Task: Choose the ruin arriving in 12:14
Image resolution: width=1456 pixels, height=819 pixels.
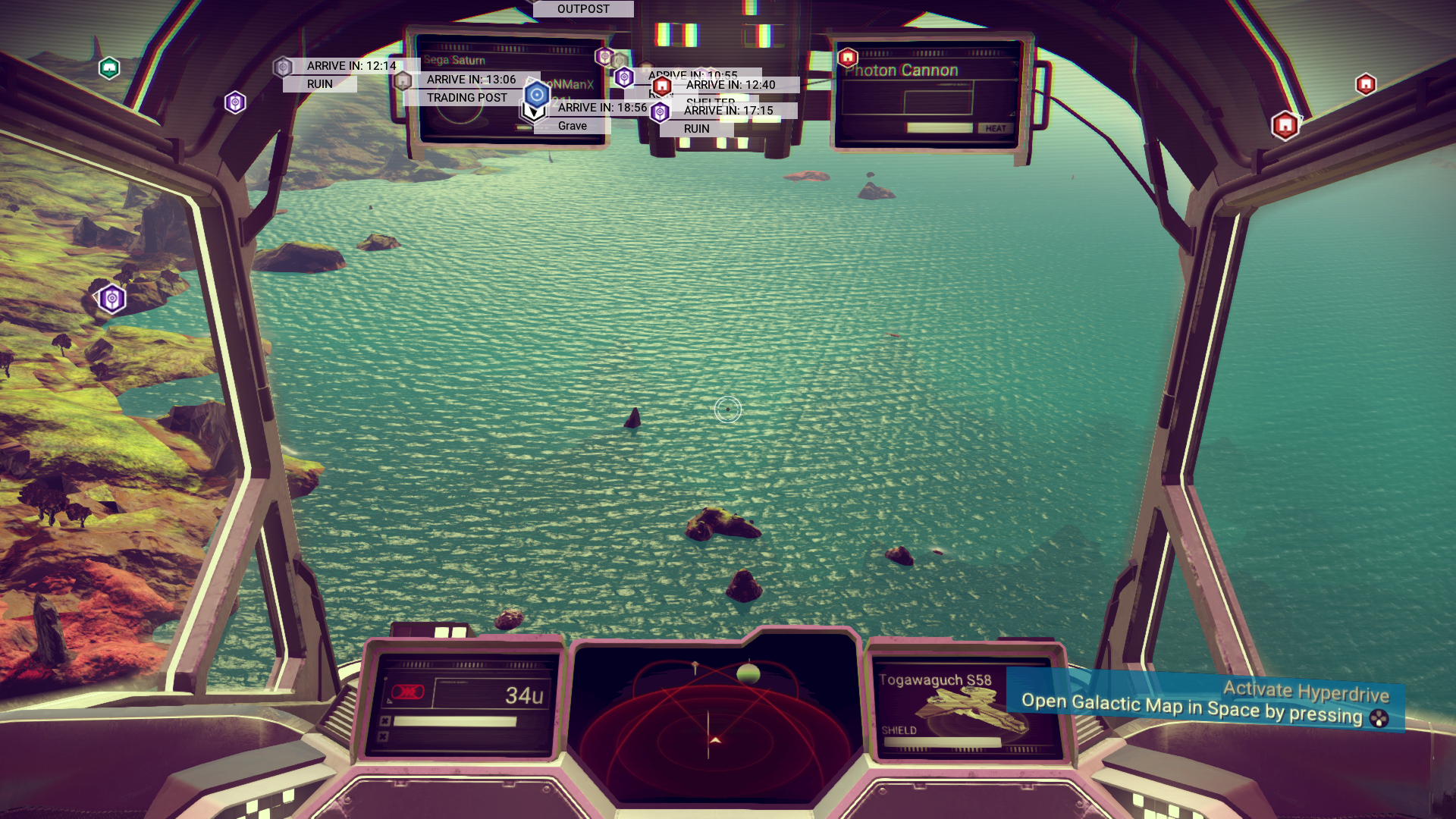Action: coord(319,84)
